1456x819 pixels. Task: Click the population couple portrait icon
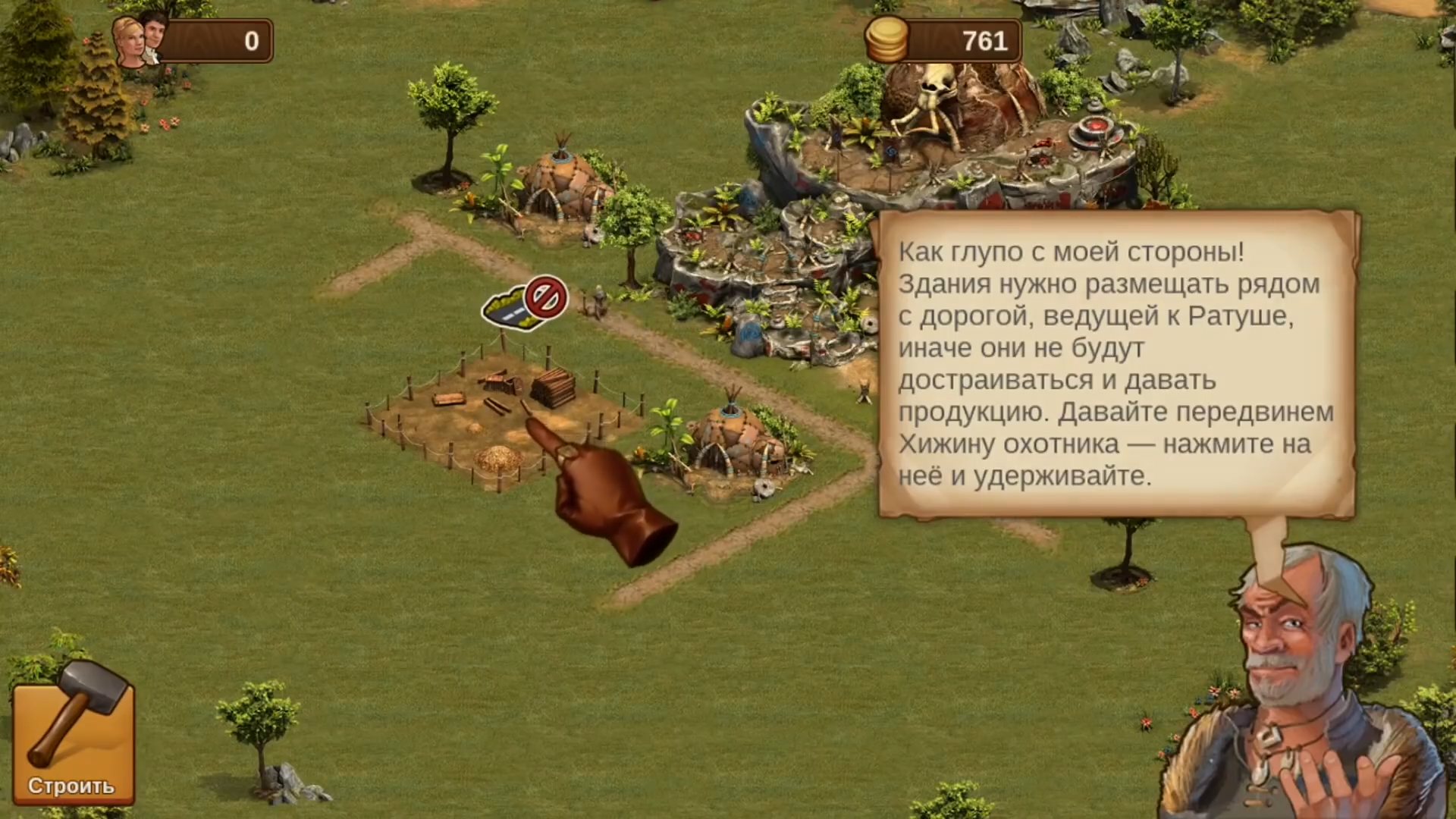click(135, 38)
